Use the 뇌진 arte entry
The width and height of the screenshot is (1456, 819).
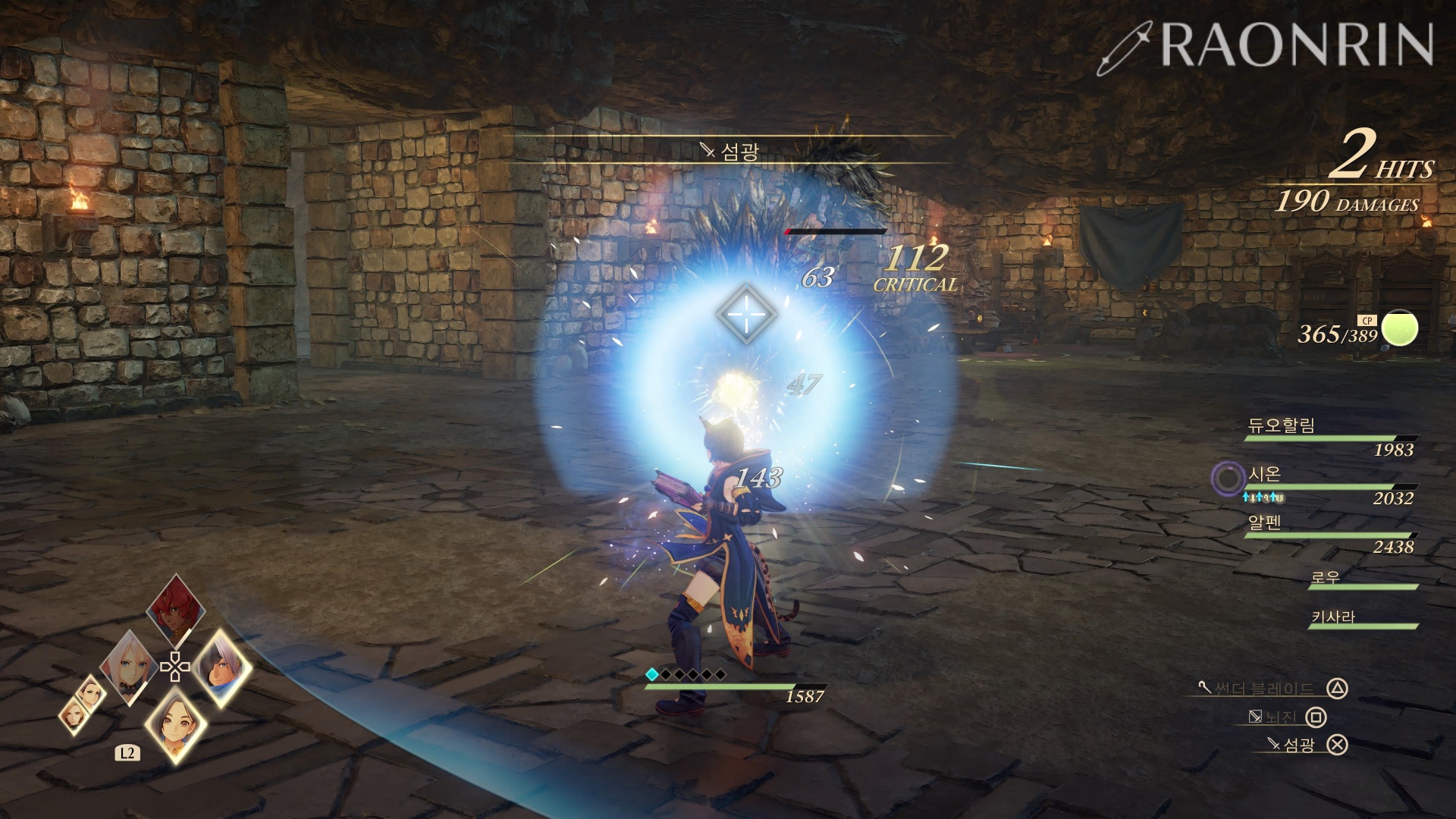(x=1282, y=717)
